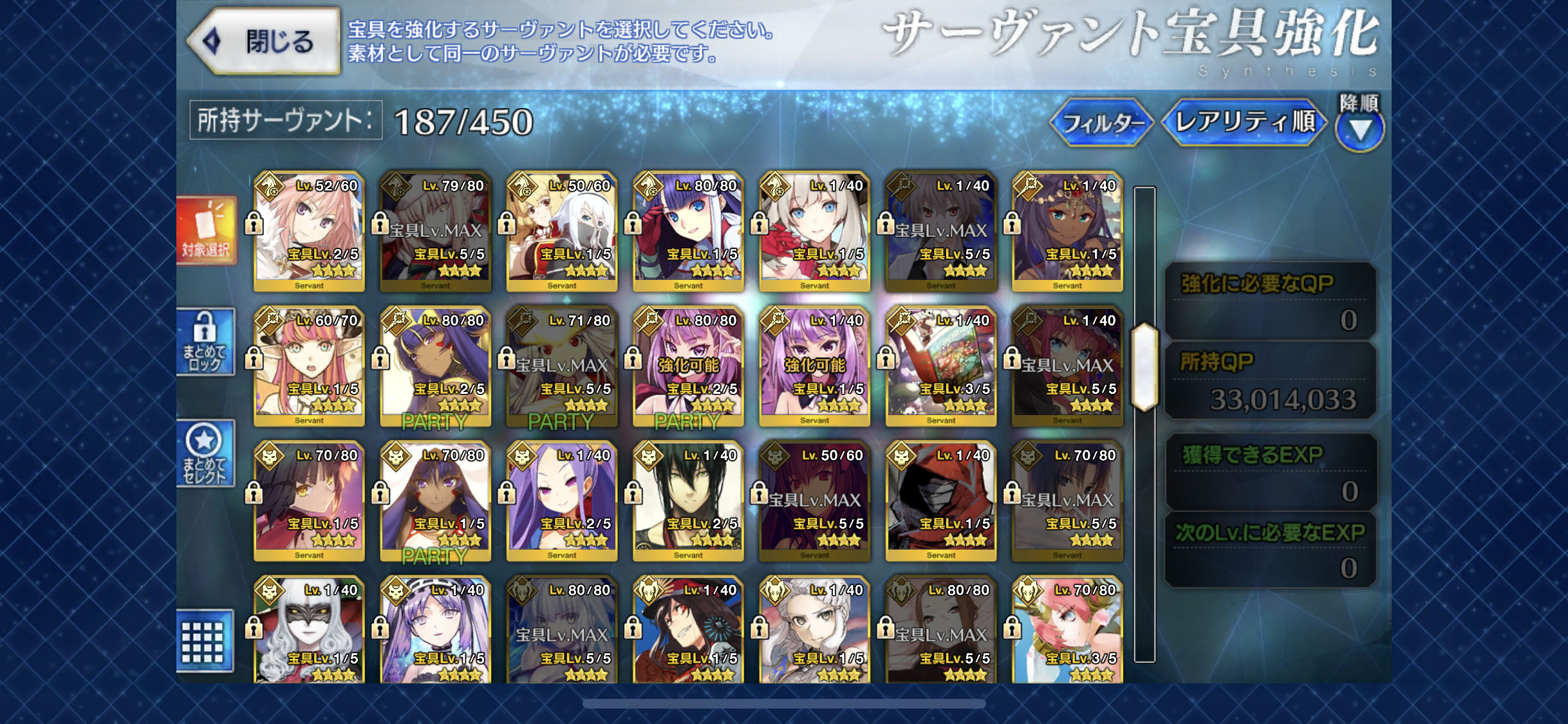The height and width of the screenshot is (724, 1568).
Task: Select the pink-haired Lv.52/60 servant card
Action: 309,232
